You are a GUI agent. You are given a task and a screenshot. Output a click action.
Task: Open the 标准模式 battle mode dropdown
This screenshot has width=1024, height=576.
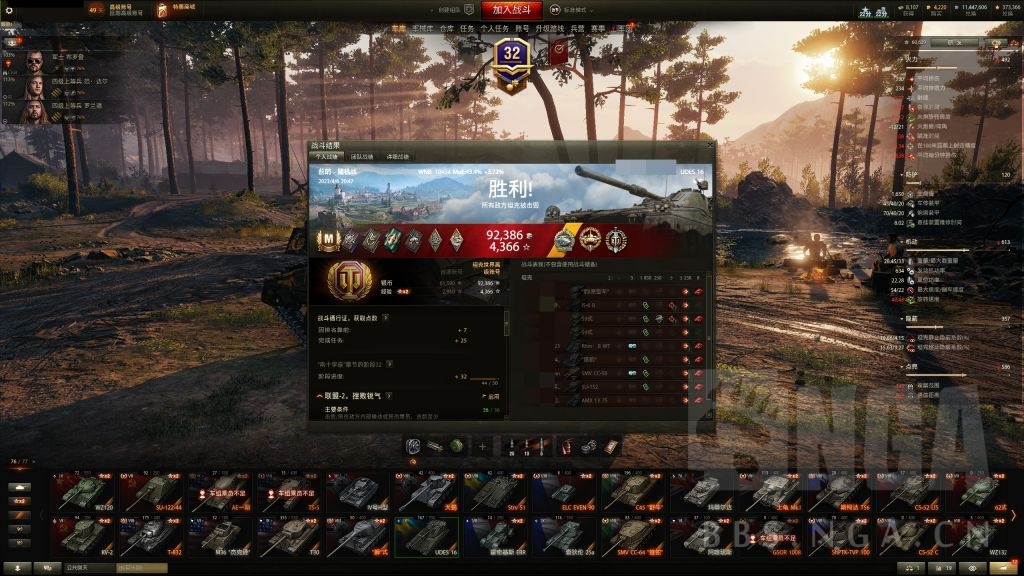[573, 10]
